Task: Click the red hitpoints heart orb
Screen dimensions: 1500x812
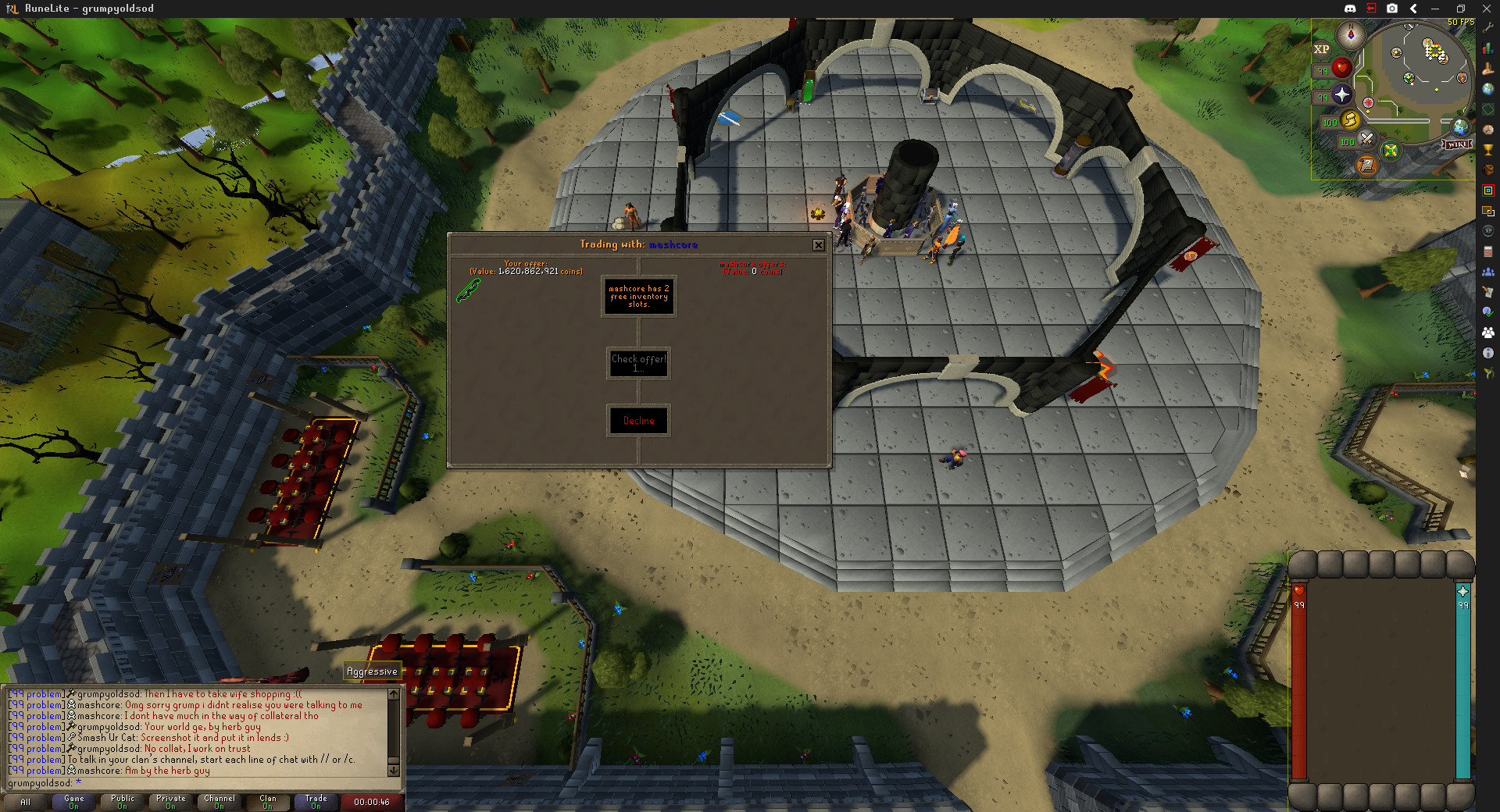Action: coord(1341,69)
